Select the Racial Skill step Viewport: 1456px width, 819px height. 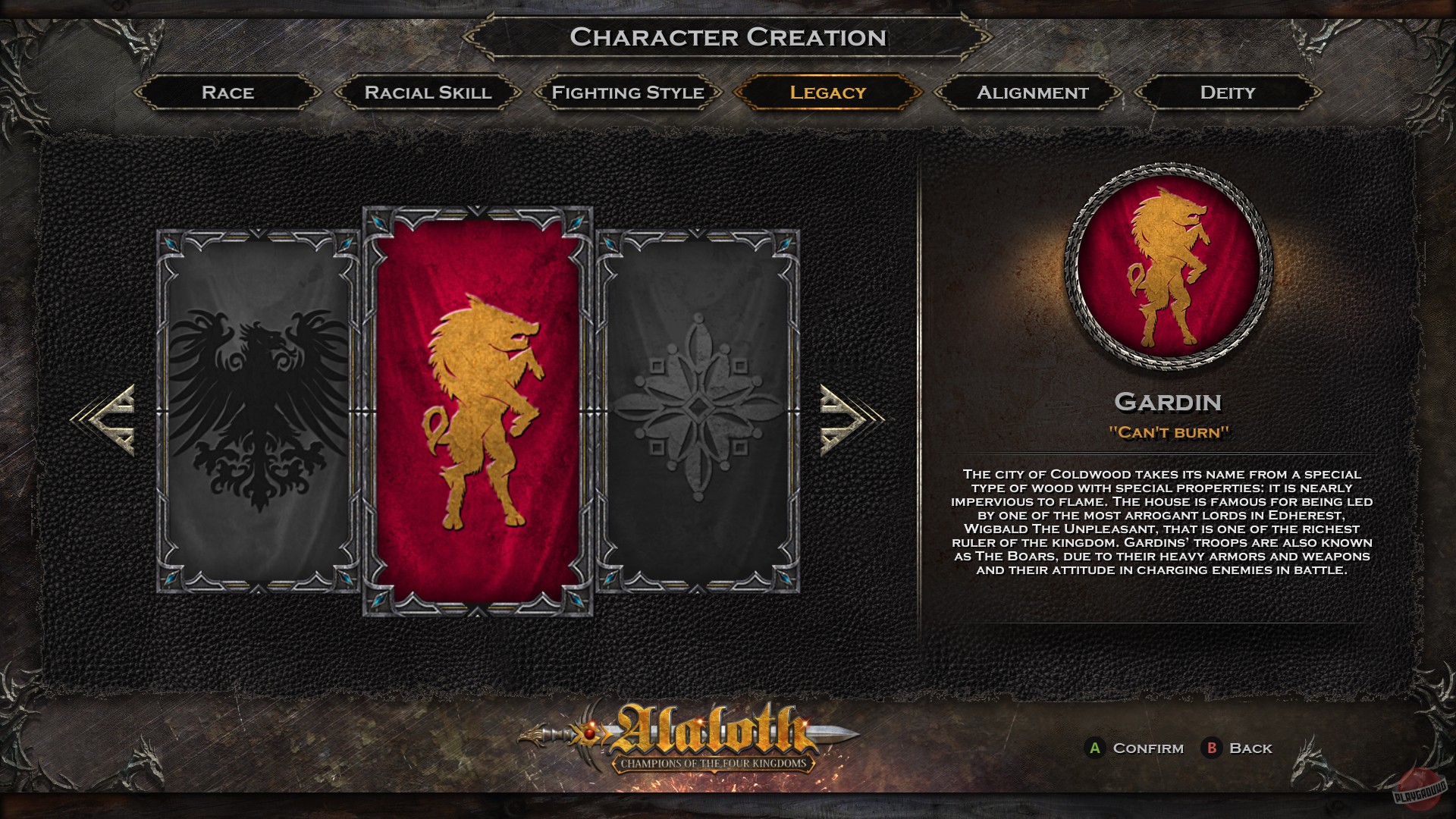(x=428, y=93)
